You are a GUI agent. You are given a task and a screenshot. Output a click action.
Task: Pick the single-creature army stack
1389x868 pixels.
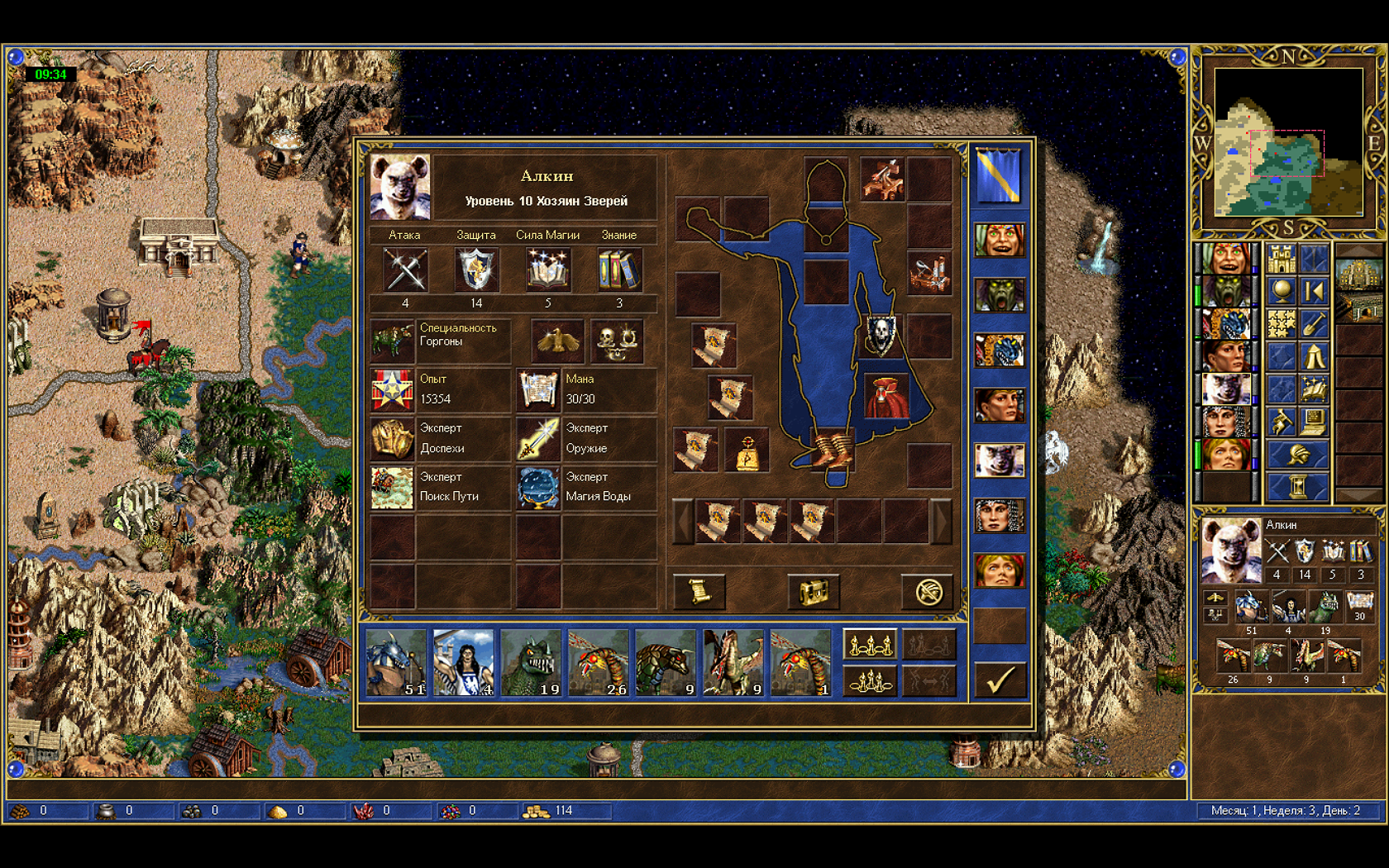click(x=800, y=662)
